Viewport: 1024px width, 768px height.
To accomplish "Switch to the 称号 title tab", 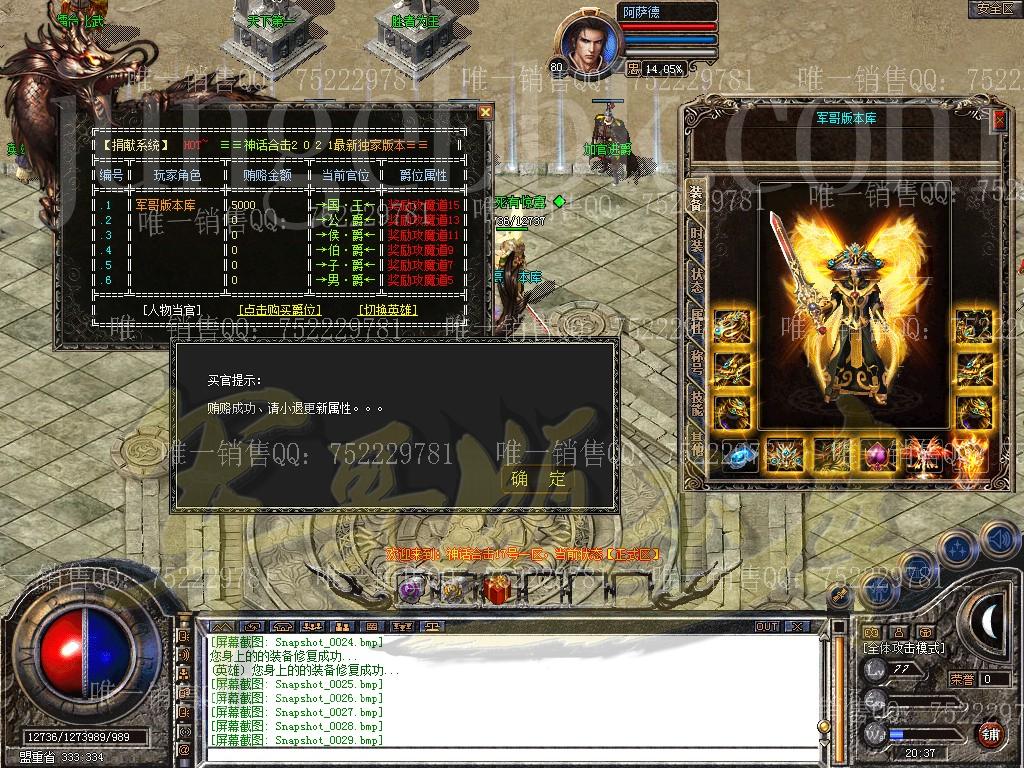I will 696,361.
